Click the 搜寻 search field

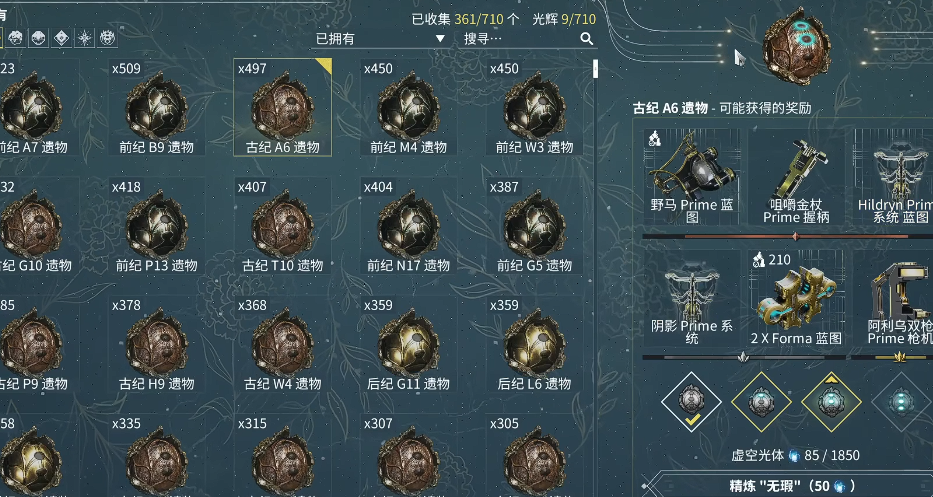(x=520, y=39)
